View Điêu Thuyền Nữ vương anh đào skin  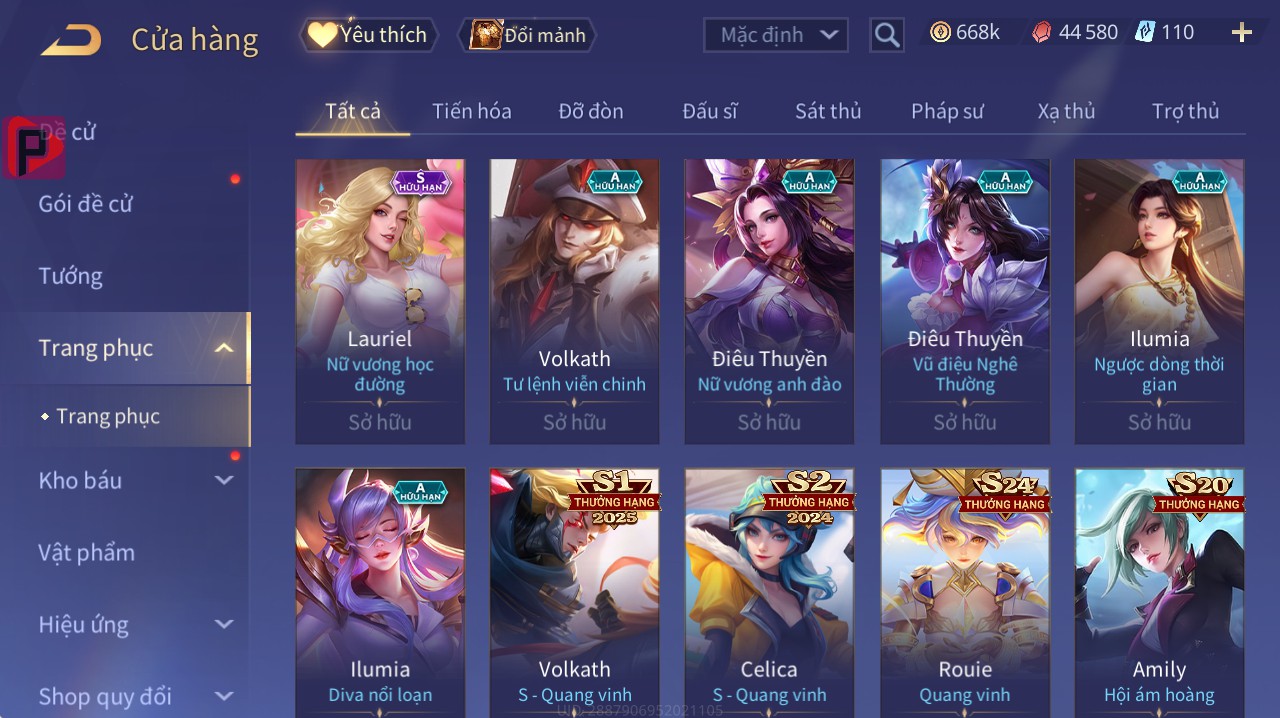pyautogui.click(x=769, y=300)
